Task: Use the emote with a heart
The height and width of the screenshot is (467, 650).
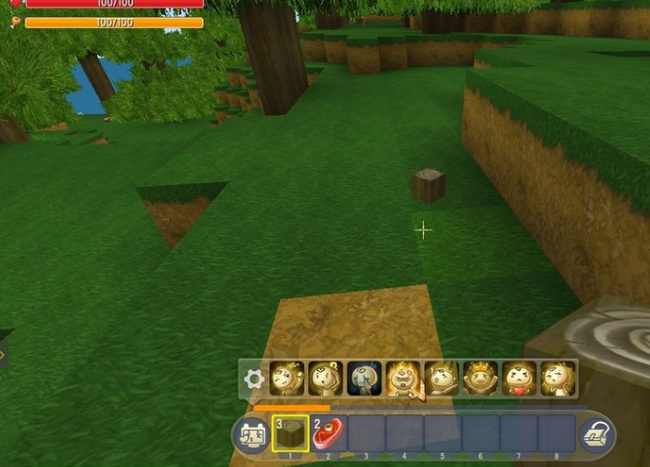Action: (519, 379)
